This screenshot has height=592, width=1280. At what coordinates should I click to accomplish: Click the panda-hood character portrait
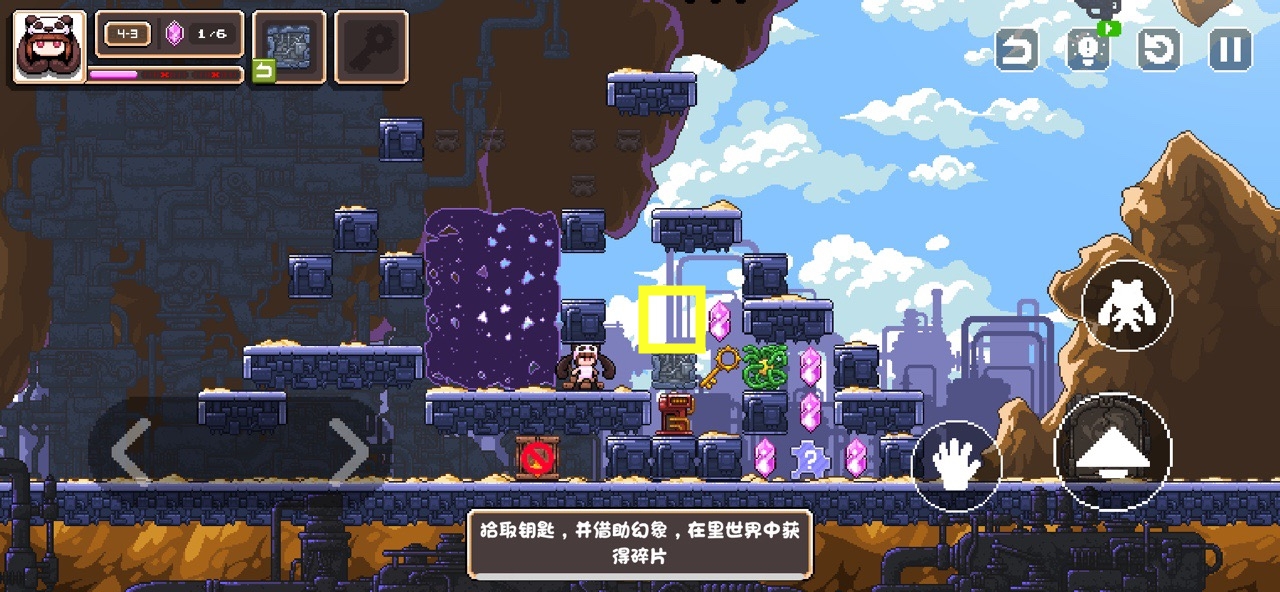(x=48, y=45)
